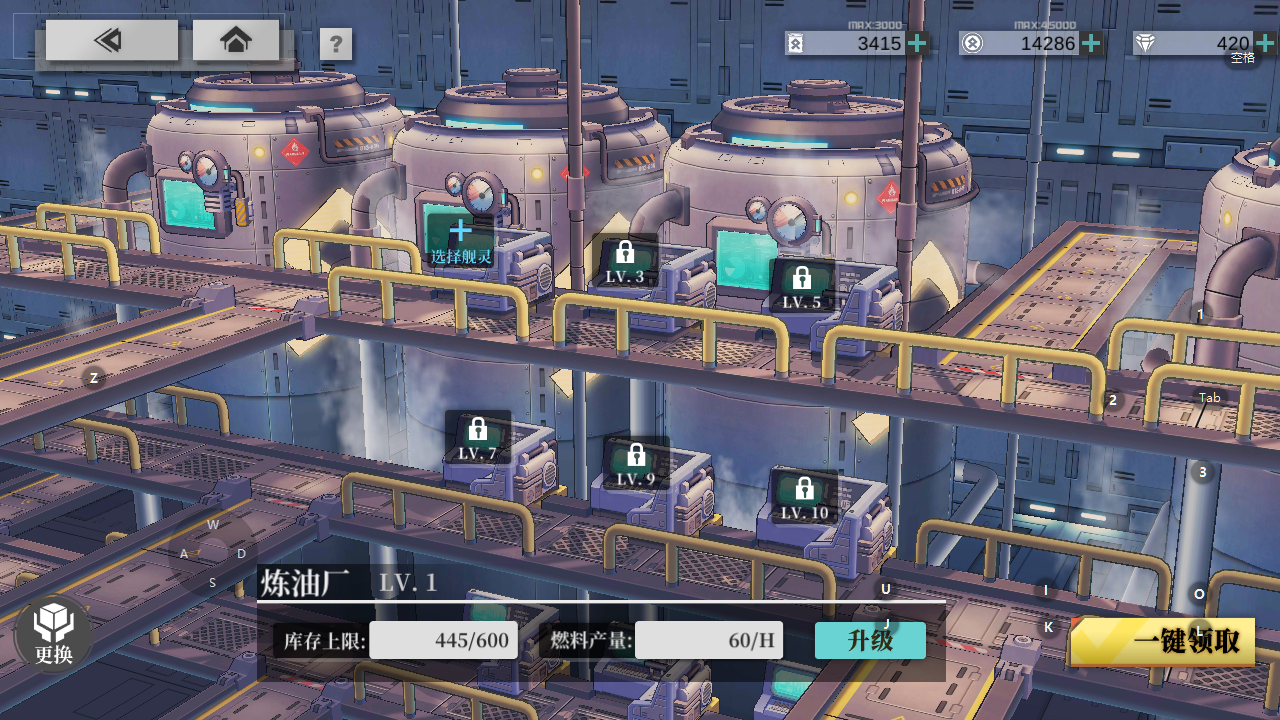Add more of the 14286 coin currency
Viewport: 1280px width, 720px height.
coord(1091,43)
